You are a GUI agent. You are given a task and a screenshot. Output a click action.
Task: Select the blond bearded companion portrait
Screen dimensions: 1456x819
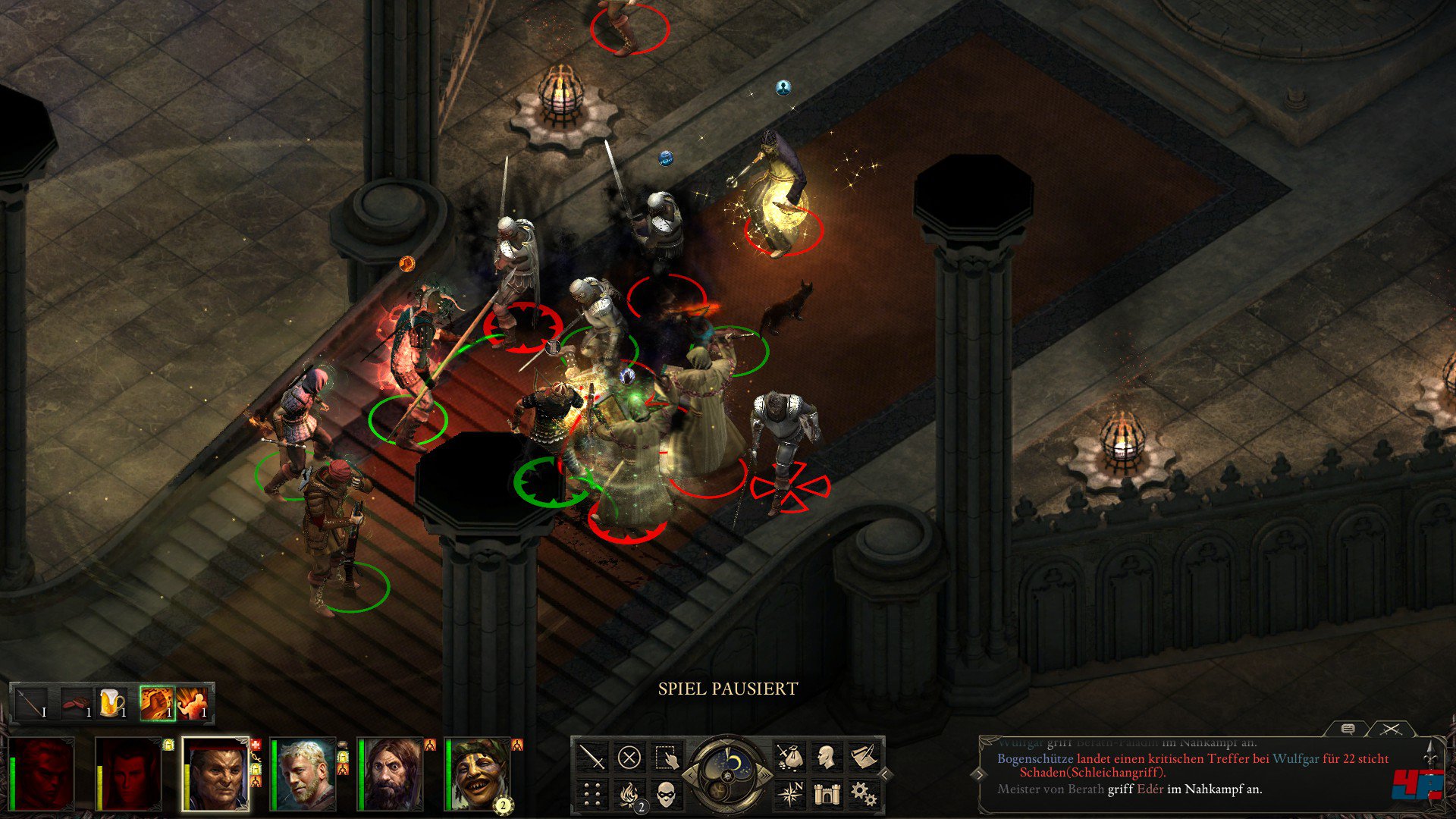[x=303, y=773]
